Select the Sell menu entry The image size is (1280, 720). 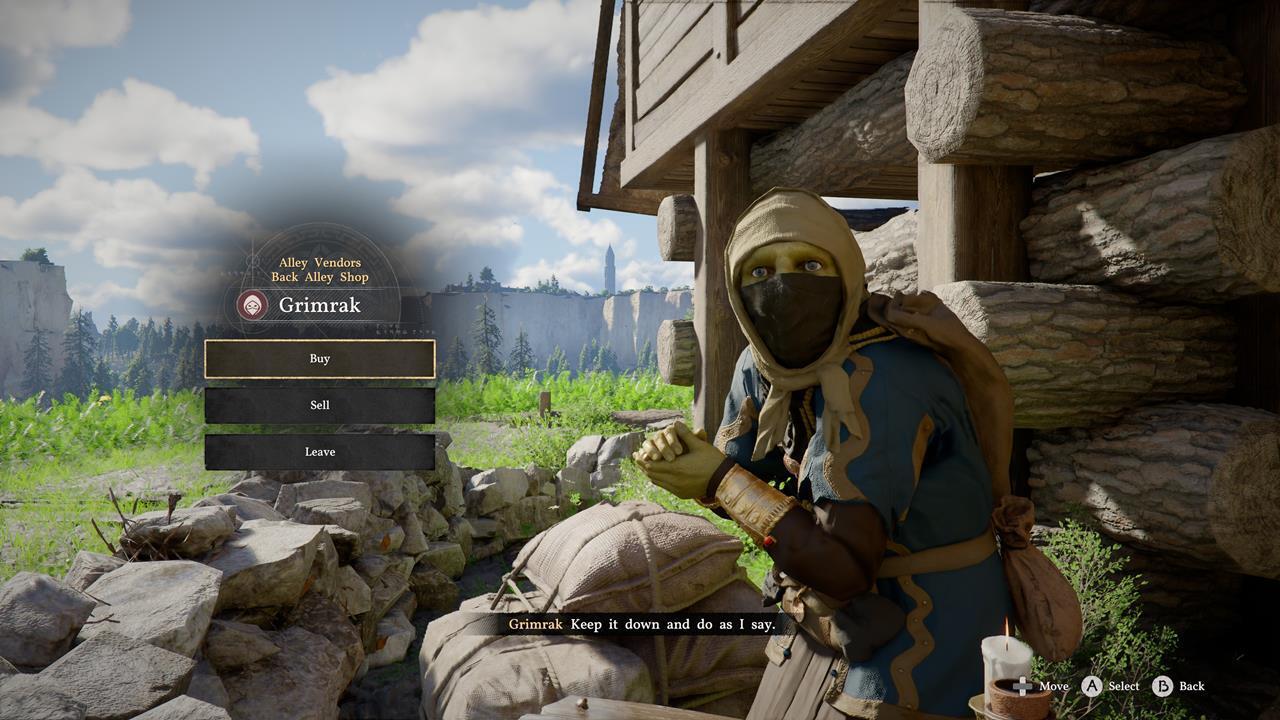click(320, 405)
